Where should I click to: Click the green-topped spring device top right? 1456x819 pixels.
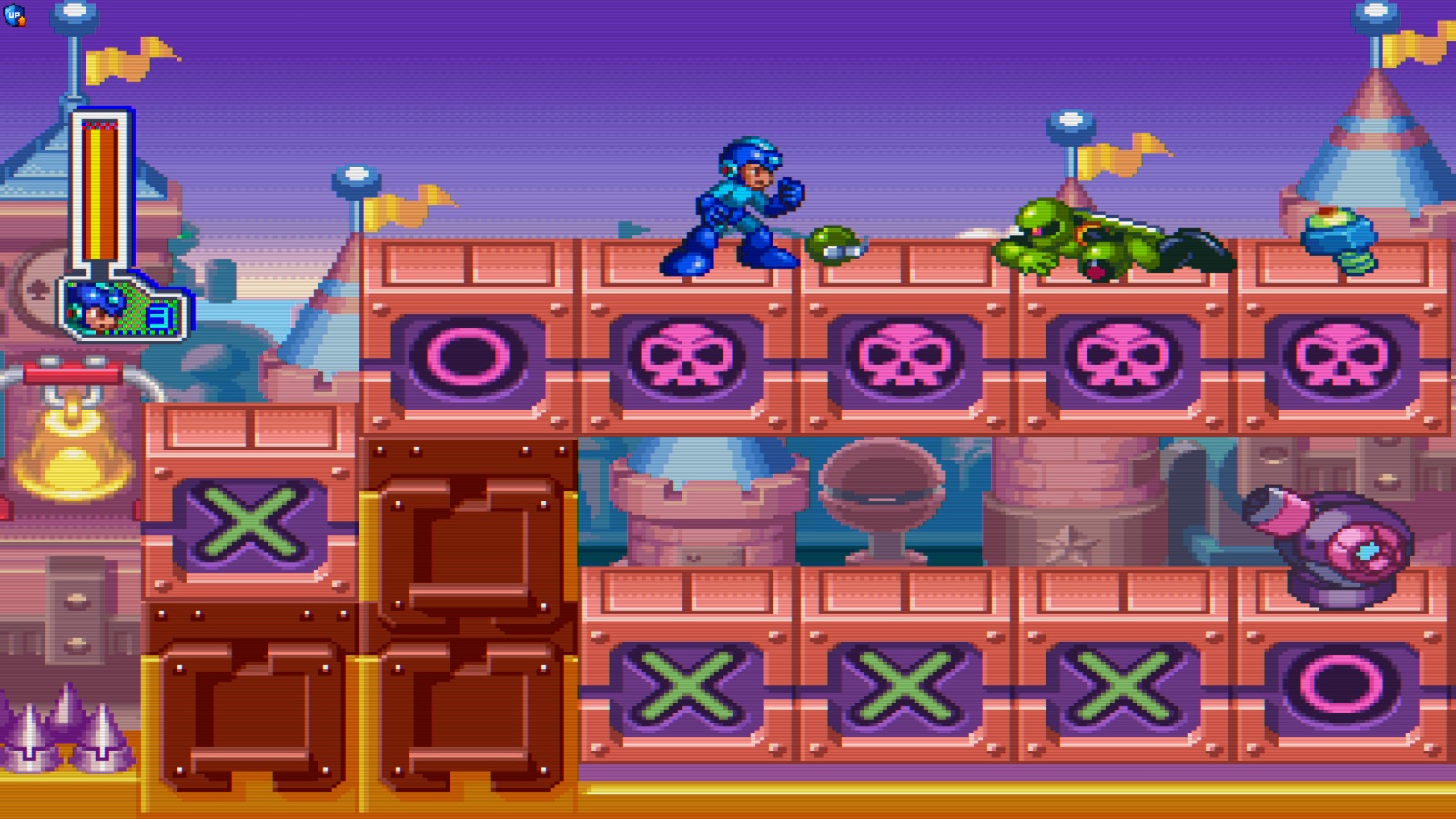[x=1338, y=237]
